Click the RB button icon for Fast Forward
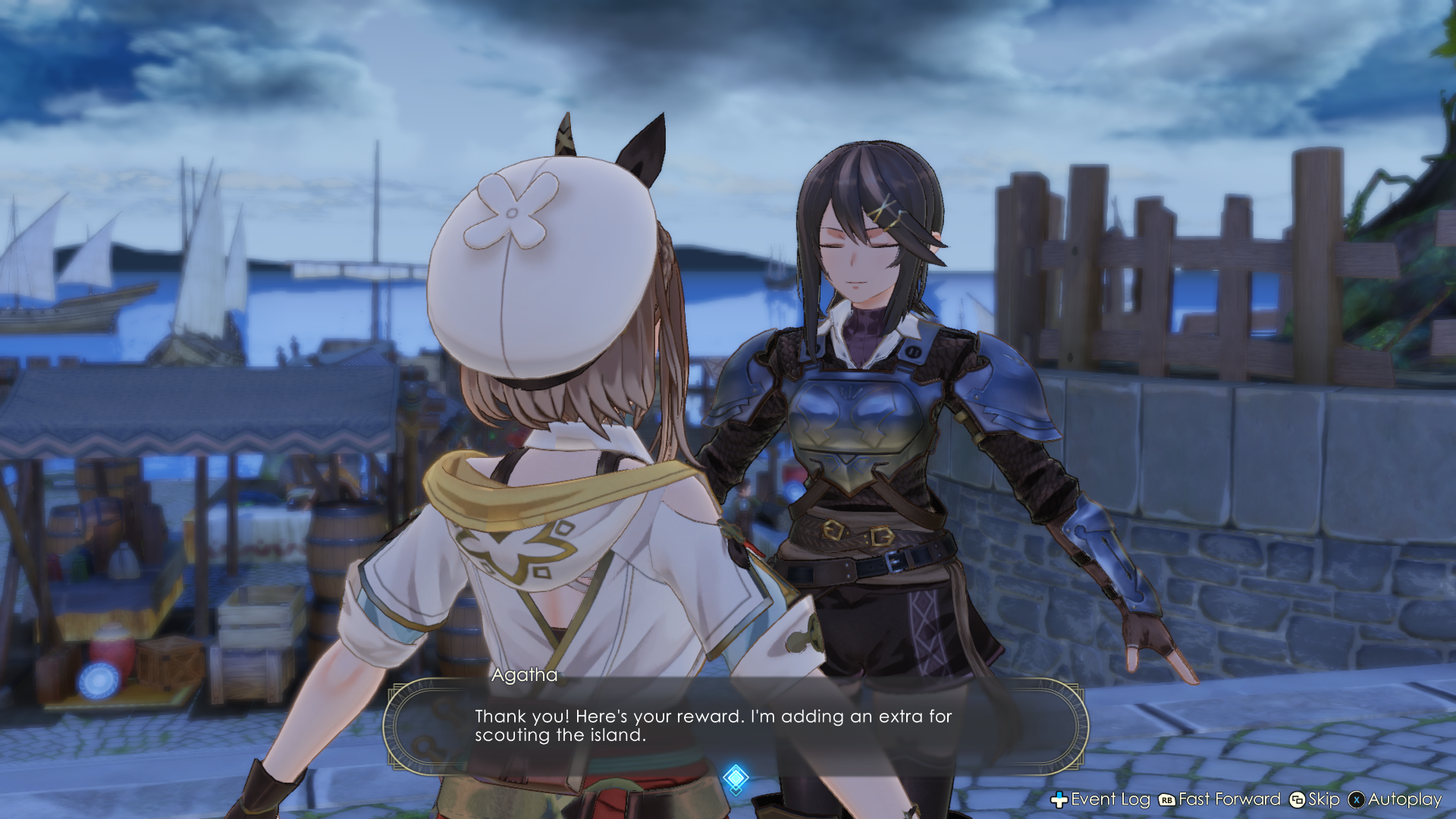Screen dimensions: 1456x819 [1168, 800]
